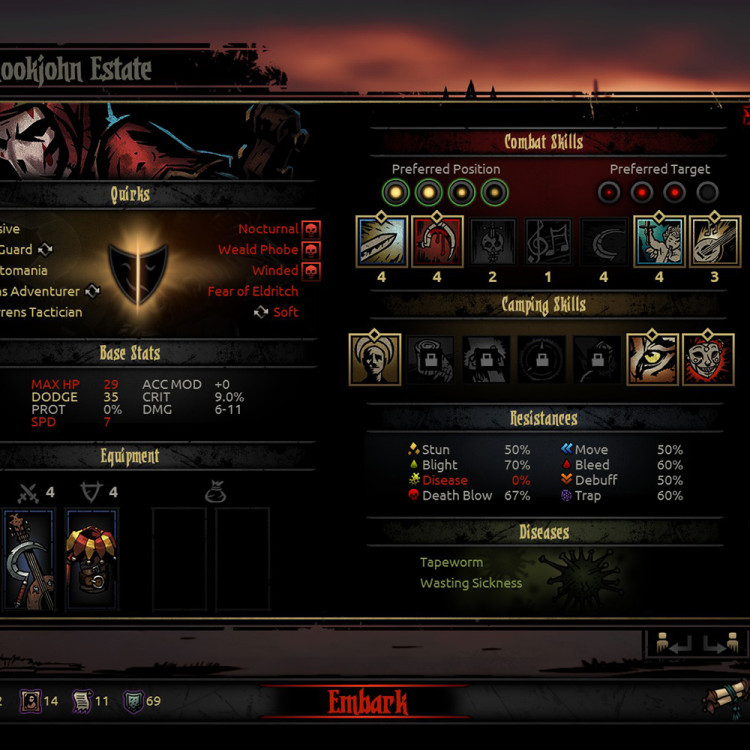
Task: Click the Tapeworm disease entry
Action: [451, 562]
